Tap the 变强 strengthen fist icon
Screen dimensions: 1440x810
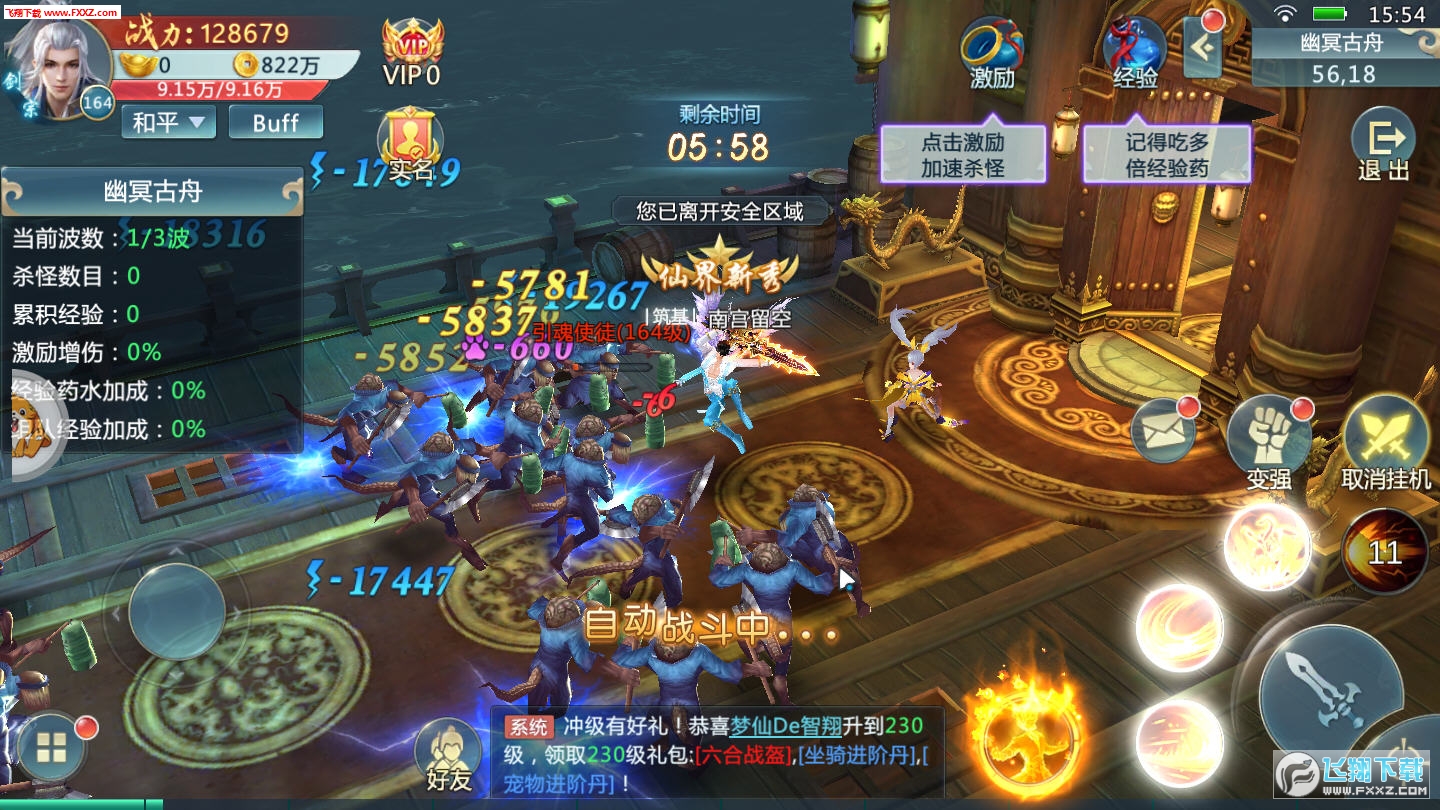click(1268, 432)
